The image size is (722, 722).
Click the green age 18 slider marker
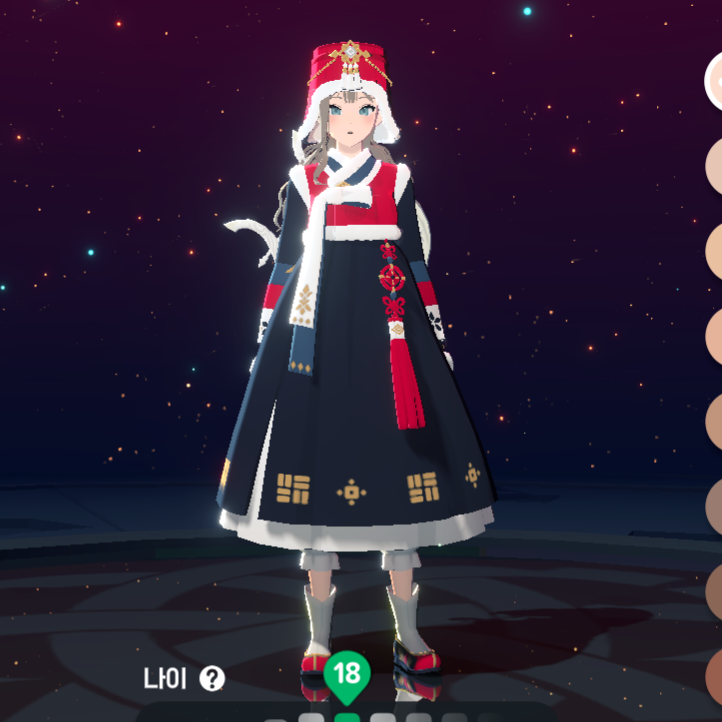click(346, 674)
